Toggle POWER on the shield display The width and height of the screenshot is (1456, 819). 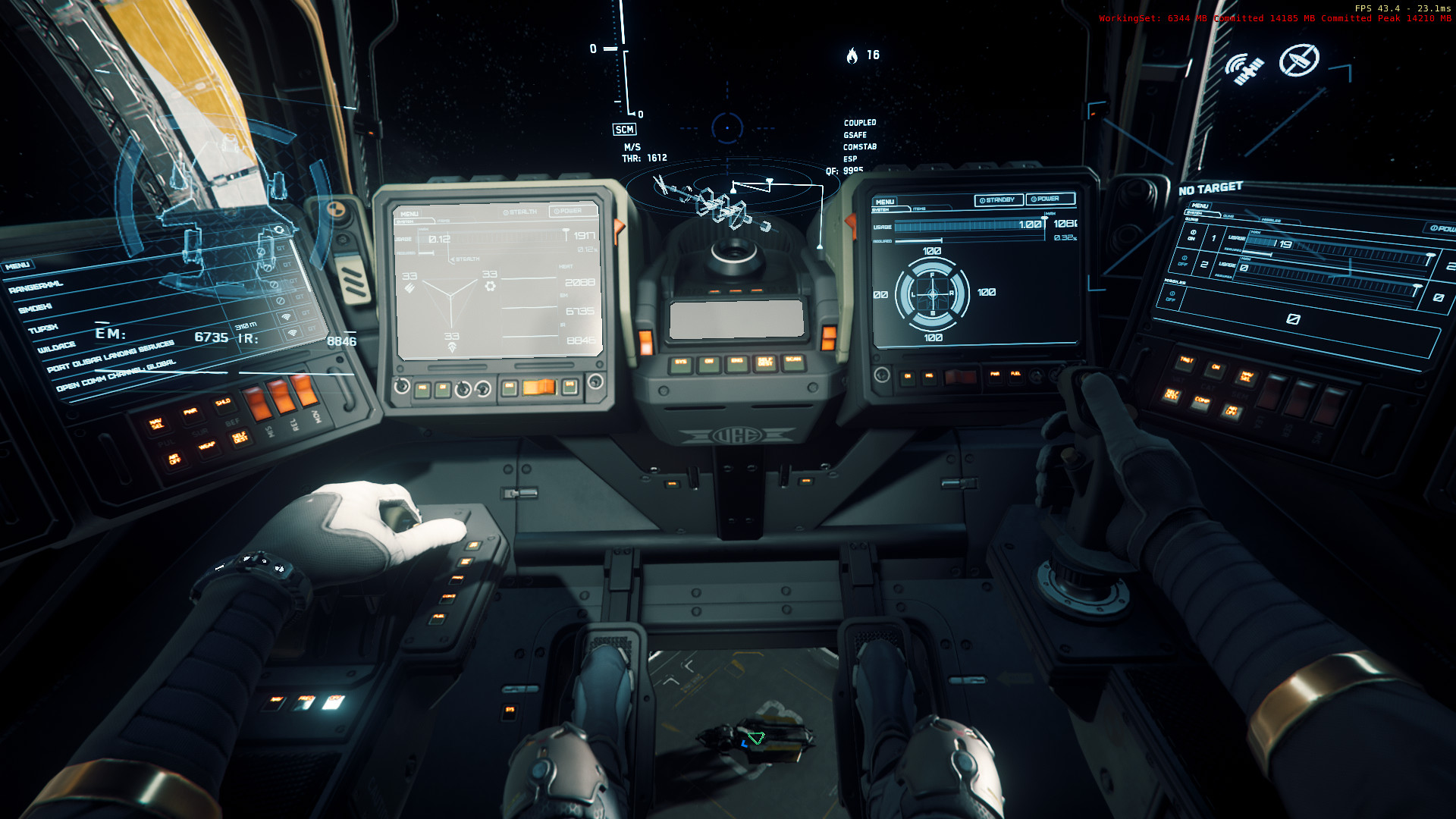click(1050, 199)
